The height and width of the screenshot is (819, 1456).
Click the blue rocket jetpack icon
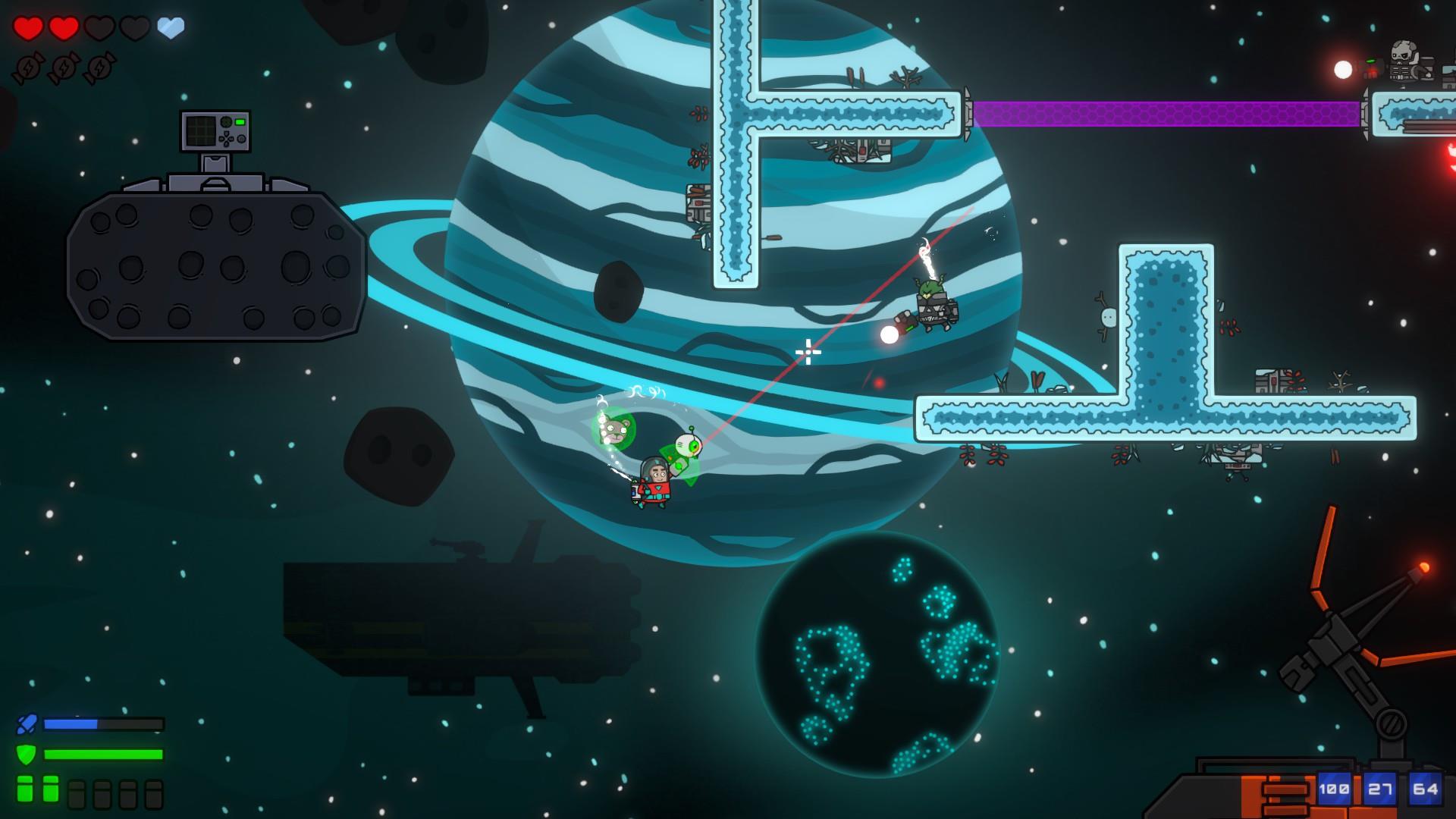click(x=27, y=724)
